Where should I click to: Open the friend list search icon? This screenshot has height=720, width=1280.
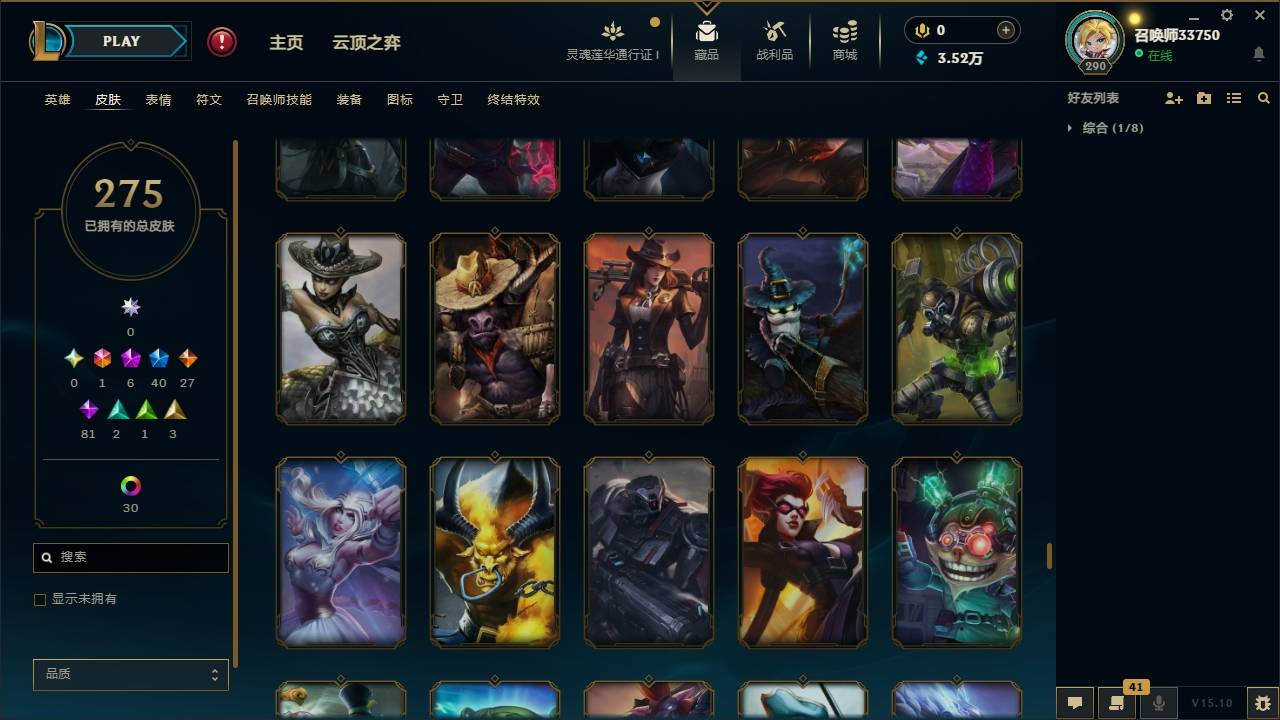click(x=1263, y=98)
